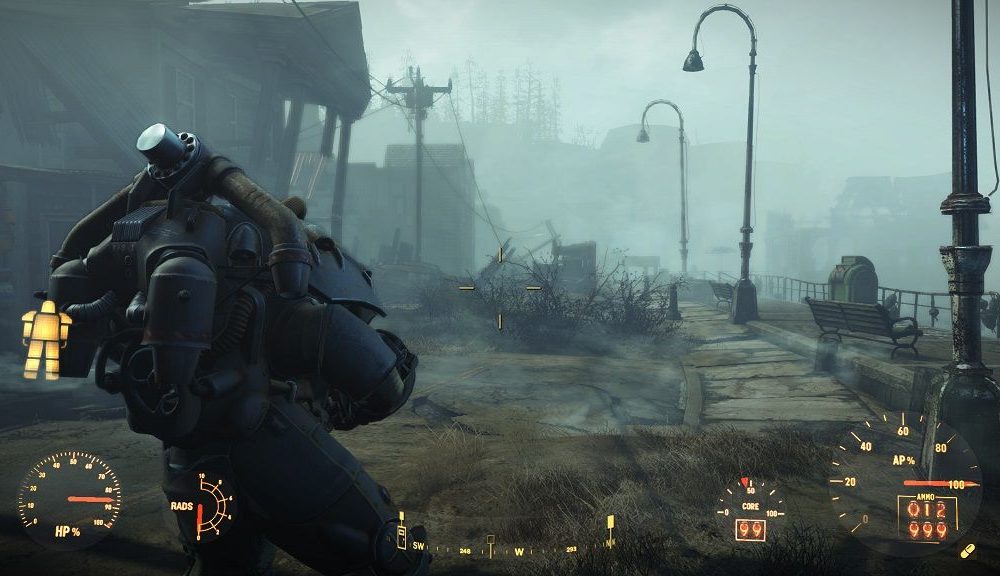The height and width of the screenshot is (576, 1000).
Task: Click the power armor condition figure icon
Action: pyautogui.click(x=46, y=338)
